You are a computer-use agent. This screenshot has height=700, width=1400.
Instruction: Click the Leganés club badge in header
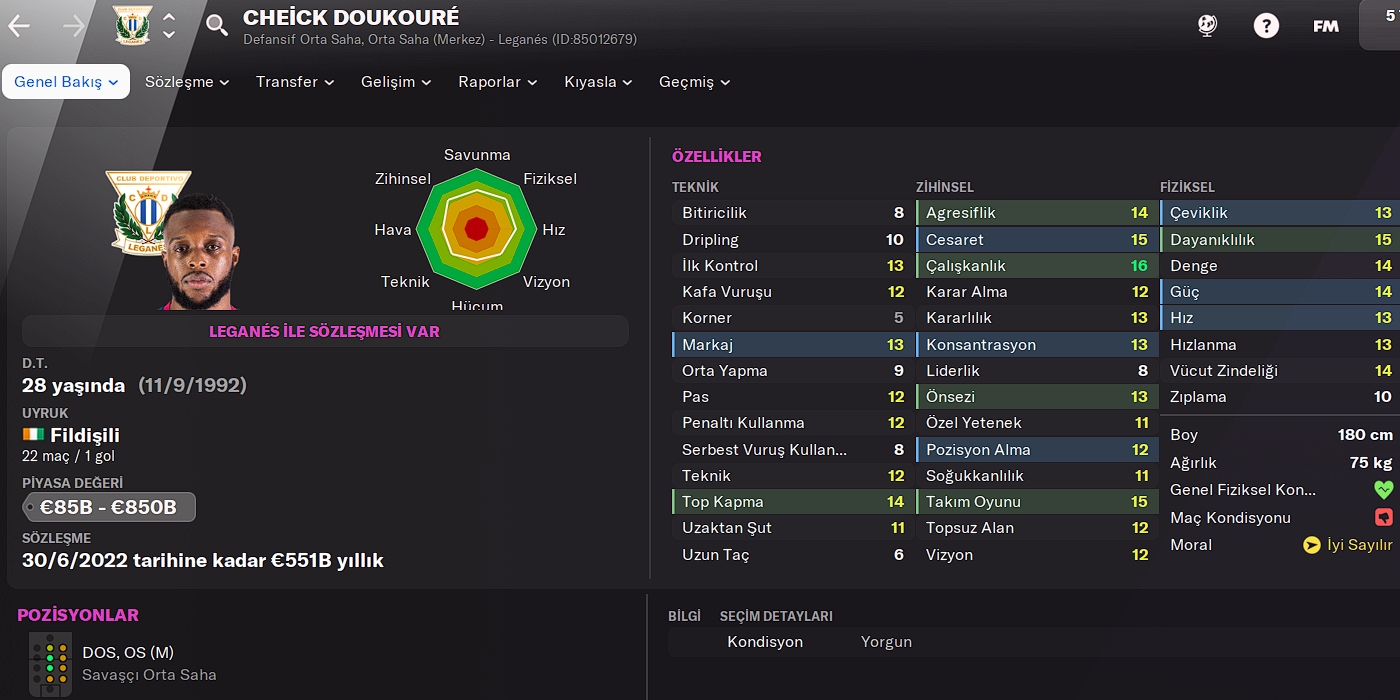(132, 26)
